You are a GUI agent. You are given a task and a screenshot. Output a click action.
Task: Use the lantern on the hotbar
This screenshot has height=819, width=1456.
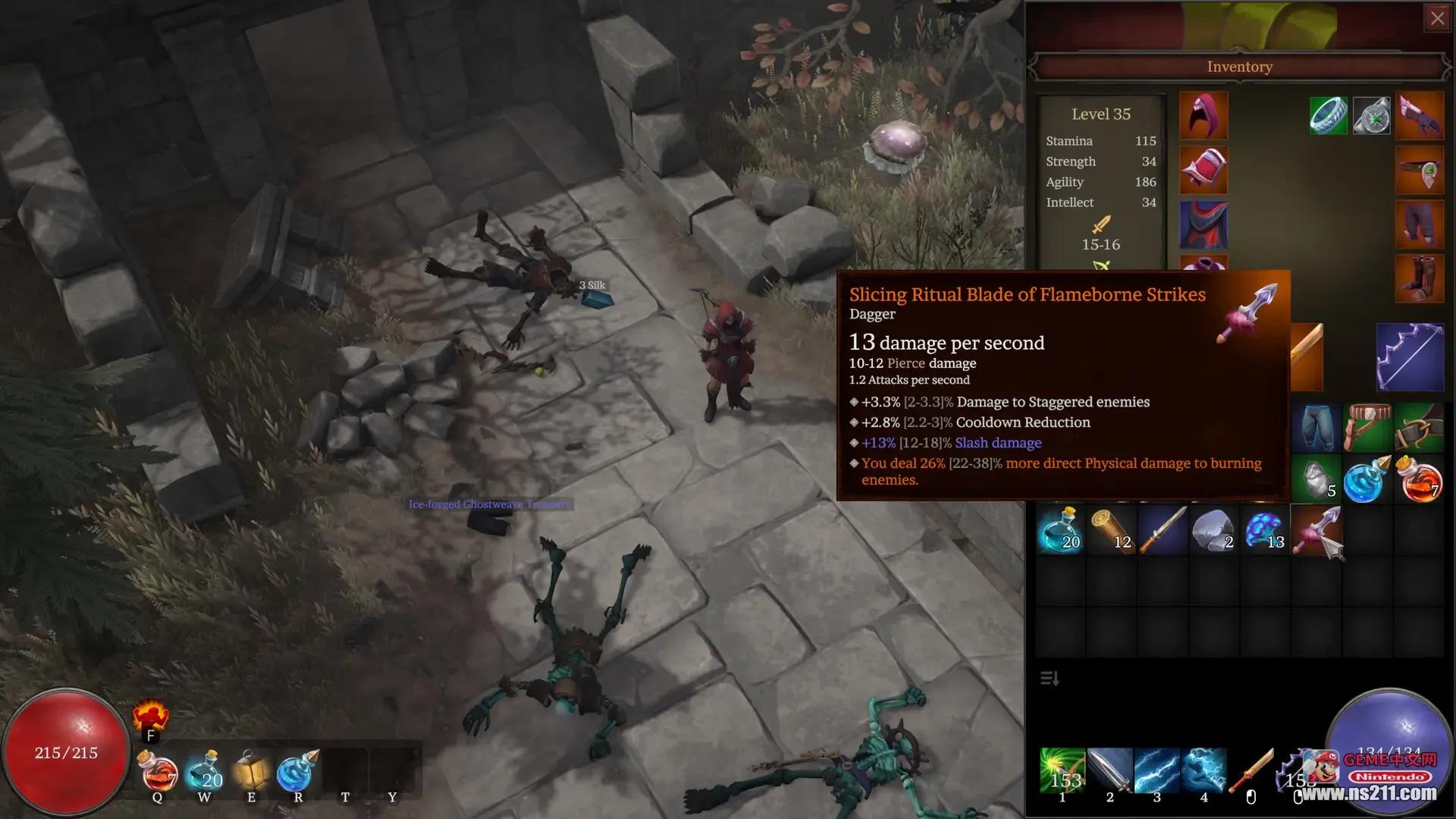(252, 772)
